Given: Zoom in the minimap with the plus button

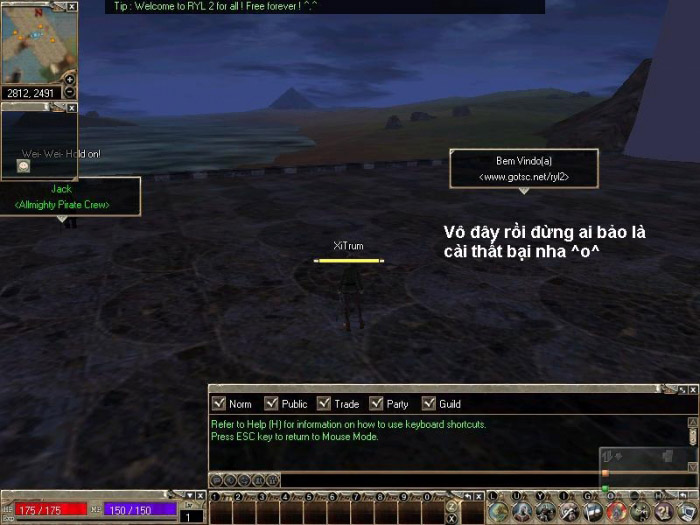Looking at the screenshot, I should pyautogui.click(x=70, y=79).
